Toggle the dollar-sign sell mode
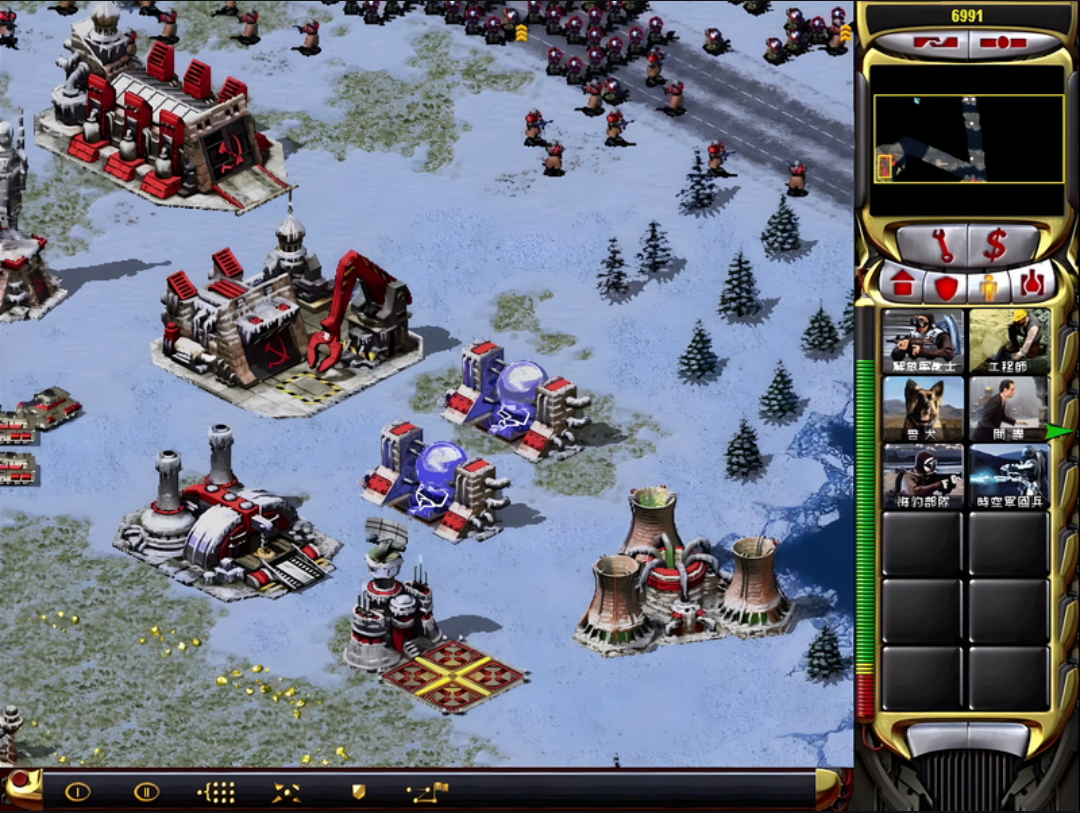This screenshot has height=813, width=1080. pyautogui.click(x=995, y=245)
